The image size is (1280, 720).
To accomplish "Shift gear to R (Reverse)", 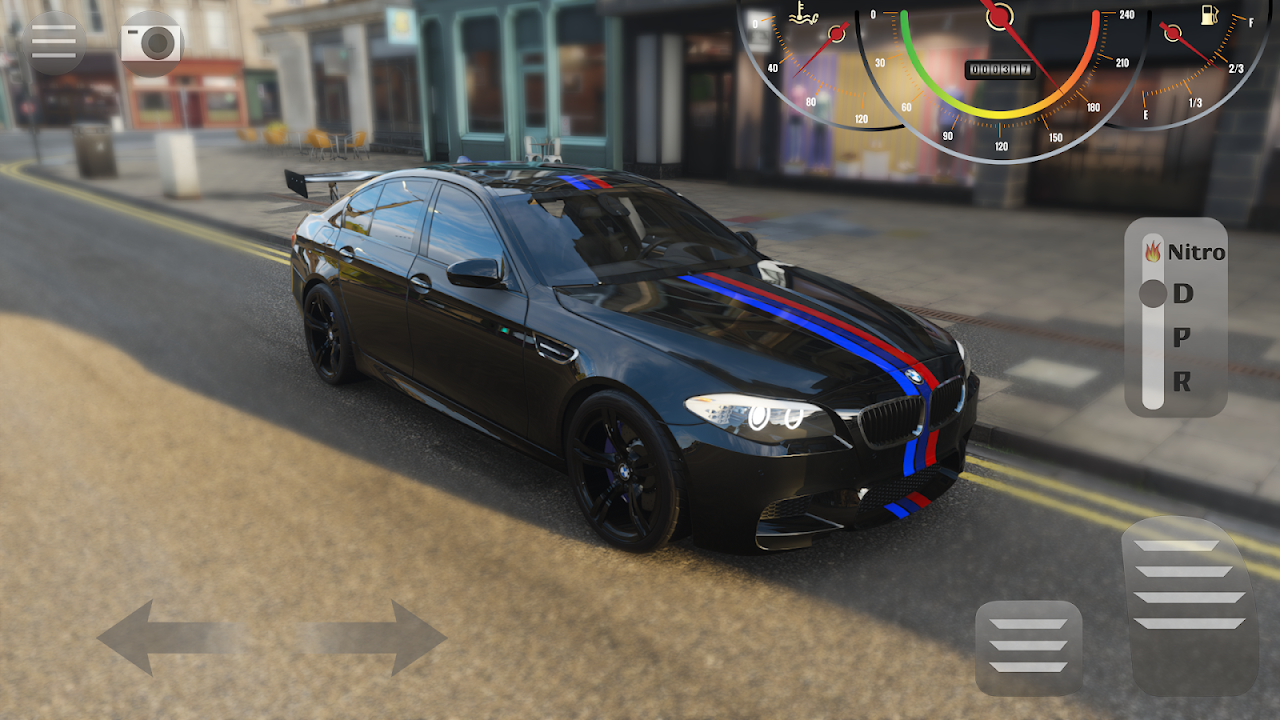I will [1182, 381].
